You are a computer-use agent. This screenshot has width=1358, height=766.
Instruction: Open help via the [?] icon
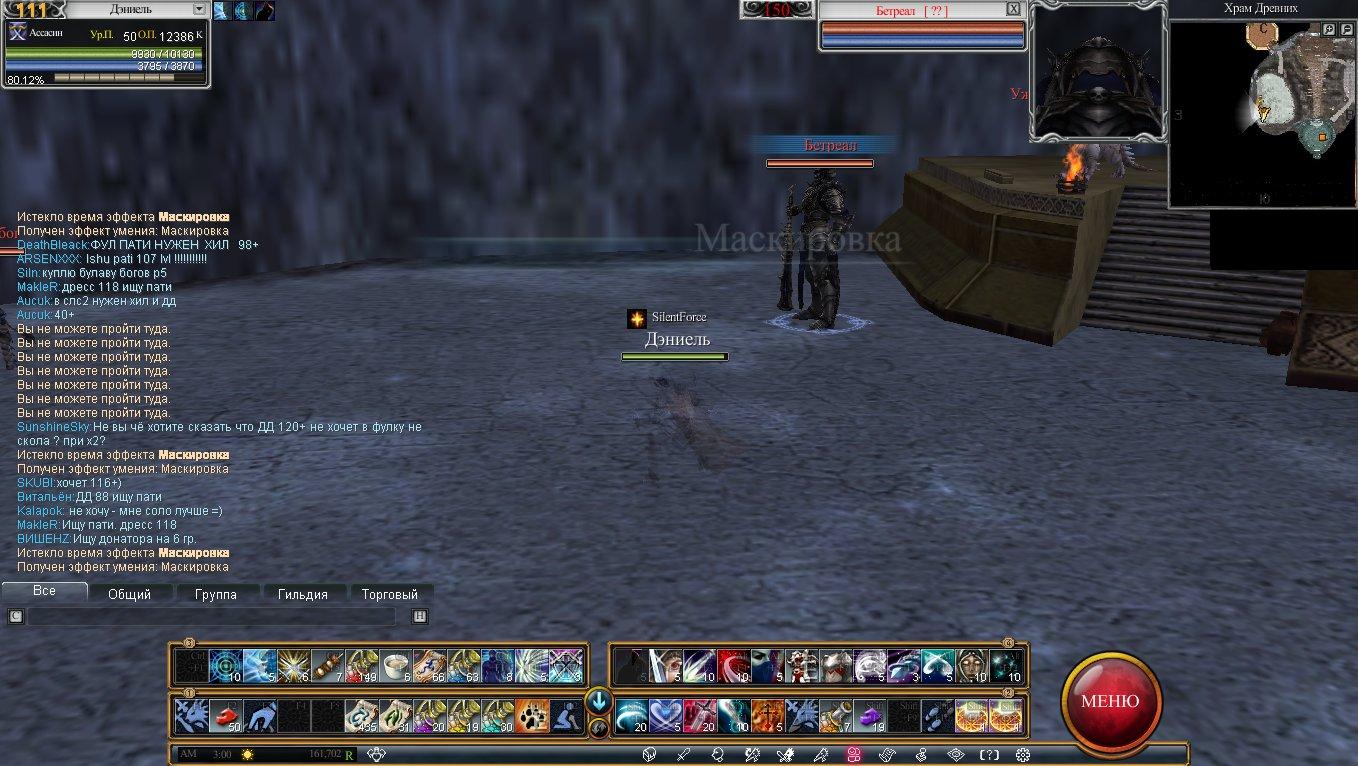pos(989,755)
